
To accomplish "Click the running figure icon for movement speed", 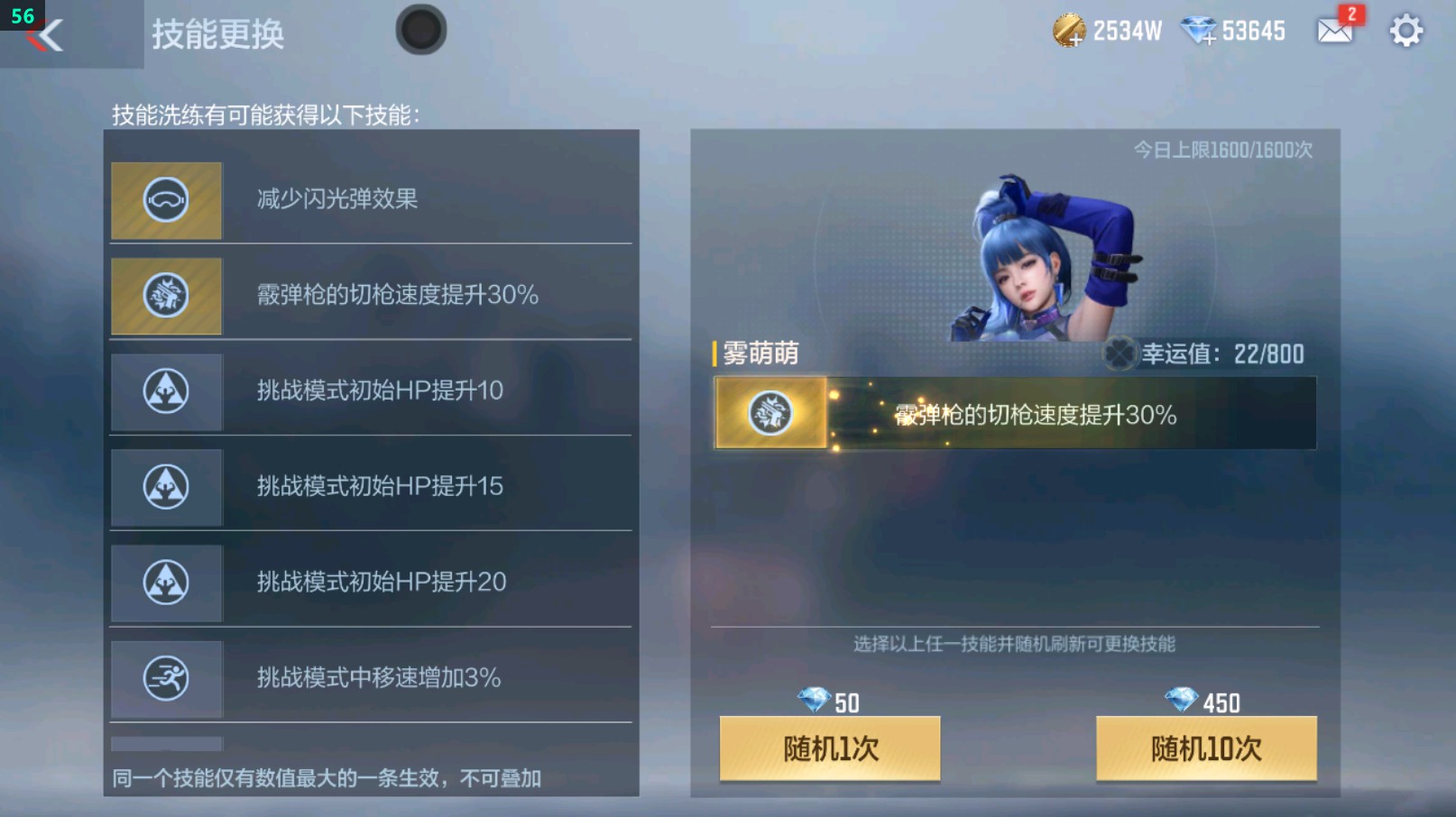I will 166,679.
